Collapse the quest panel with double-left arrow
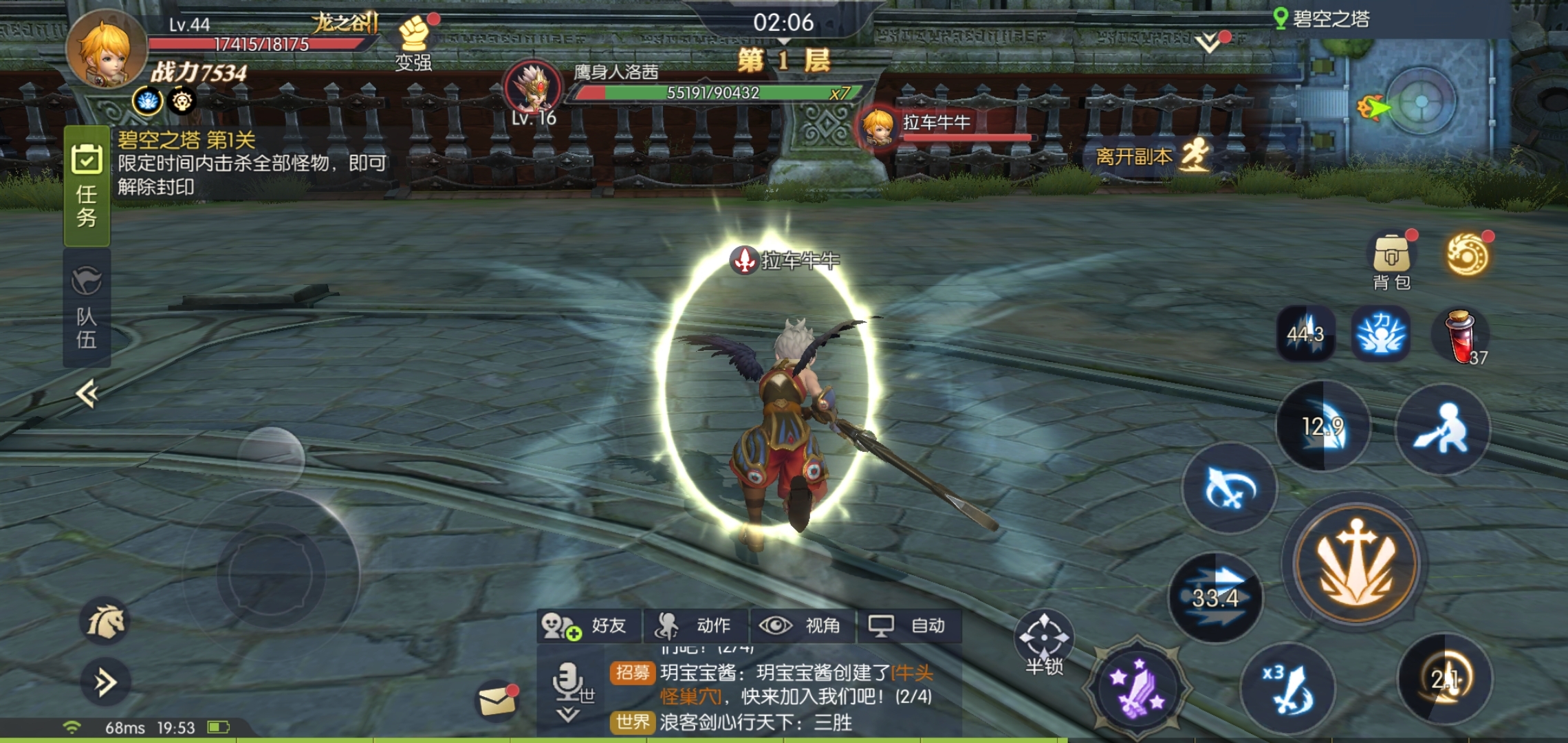The image size is (1568, 743). [x=87, y=394]
